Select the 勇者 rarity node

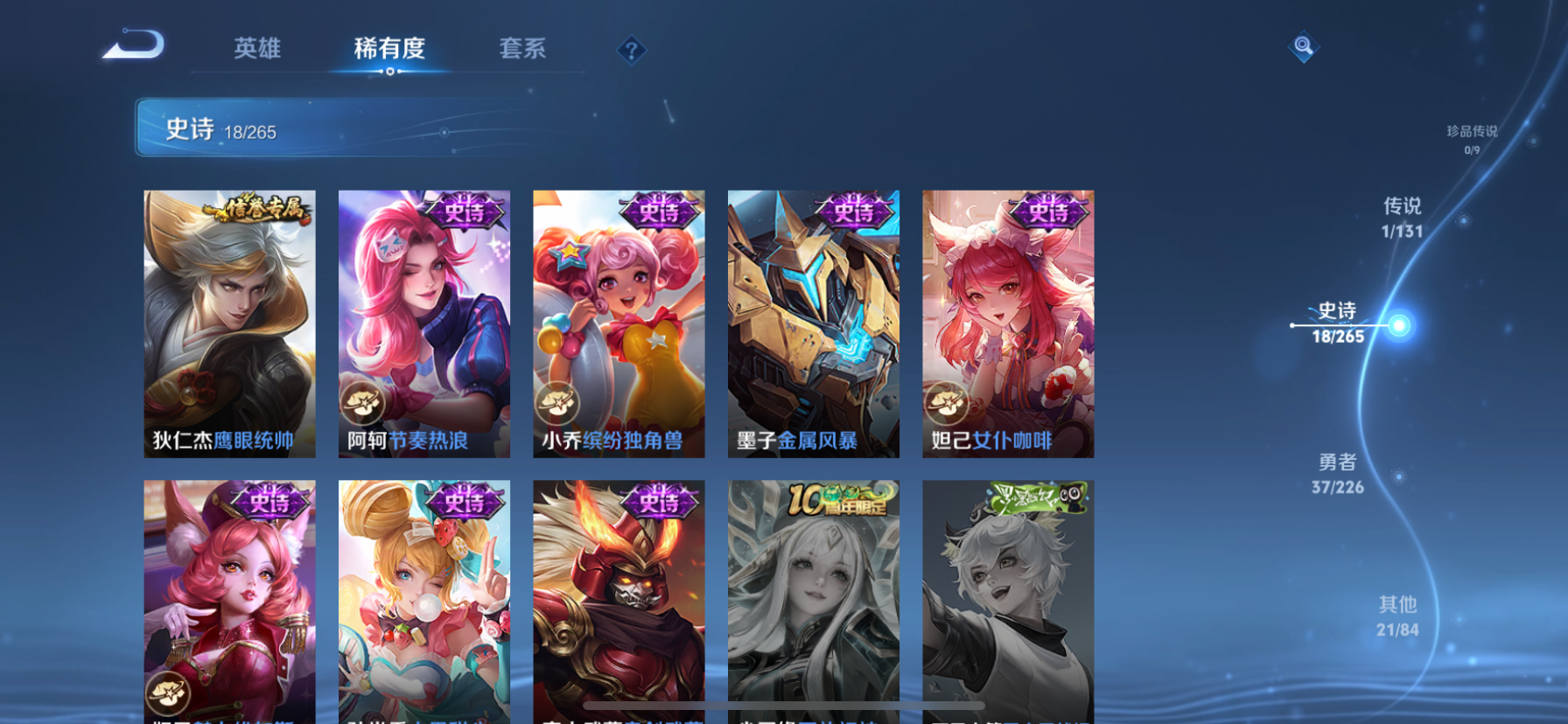pyautogui.click(x=1338, y=475)
